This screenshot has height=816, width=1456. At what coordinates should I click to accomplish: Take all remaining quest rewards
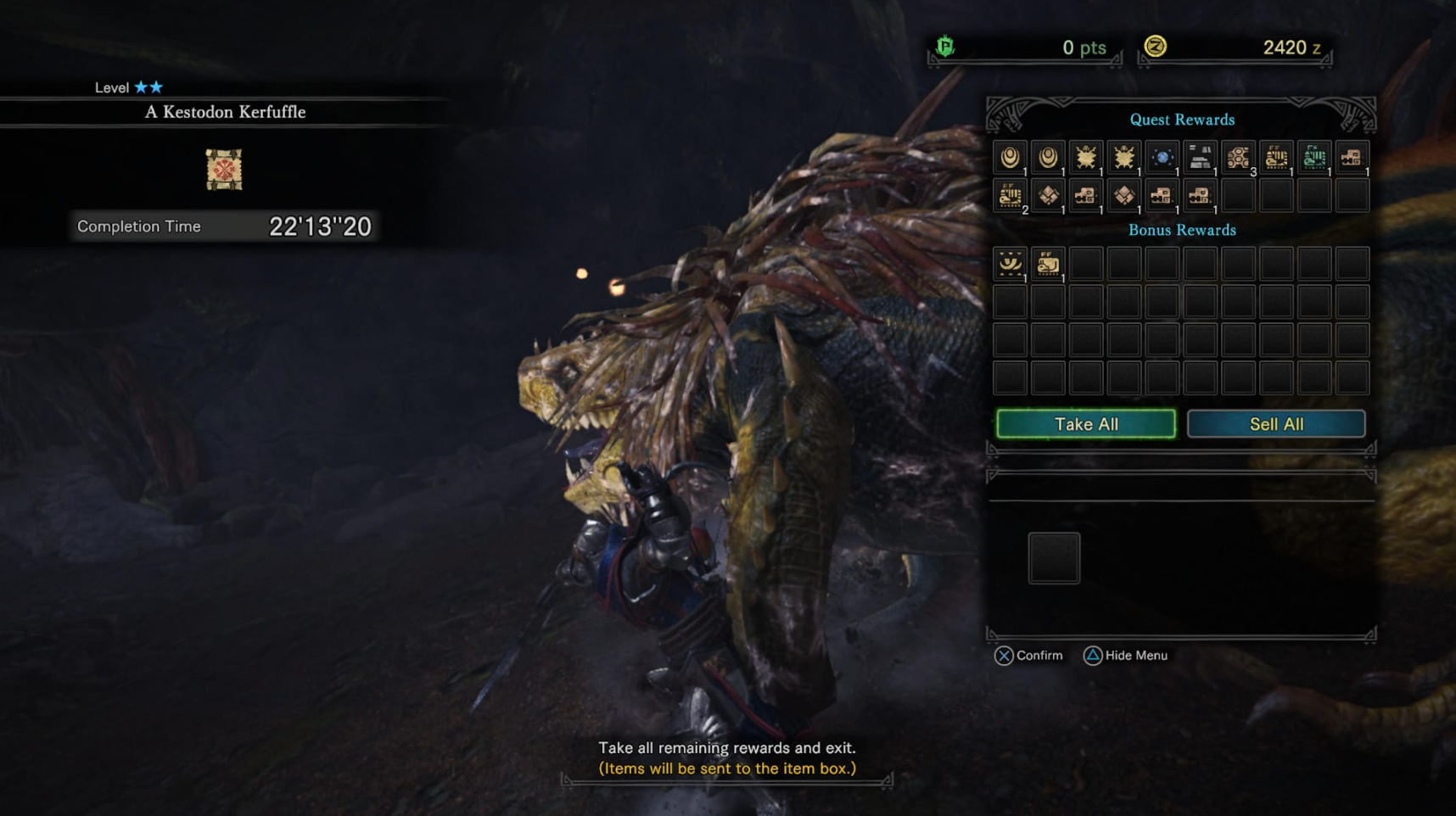point(1085,424)
